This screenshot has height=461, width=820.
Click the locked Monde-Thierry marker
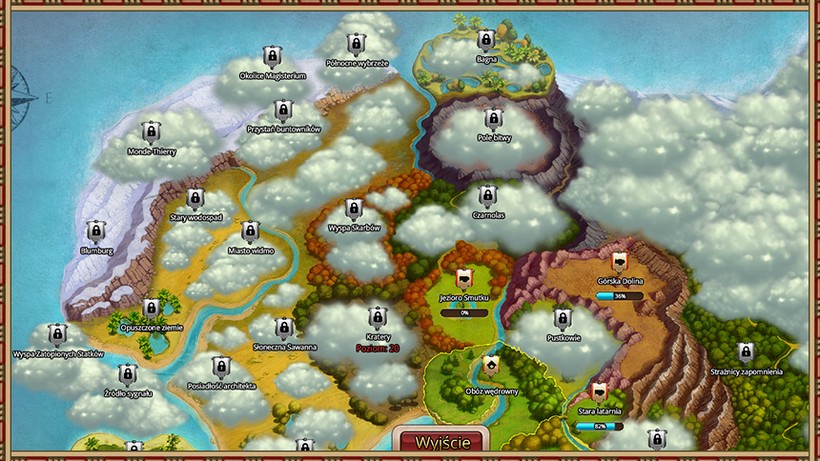coord(151,132)
